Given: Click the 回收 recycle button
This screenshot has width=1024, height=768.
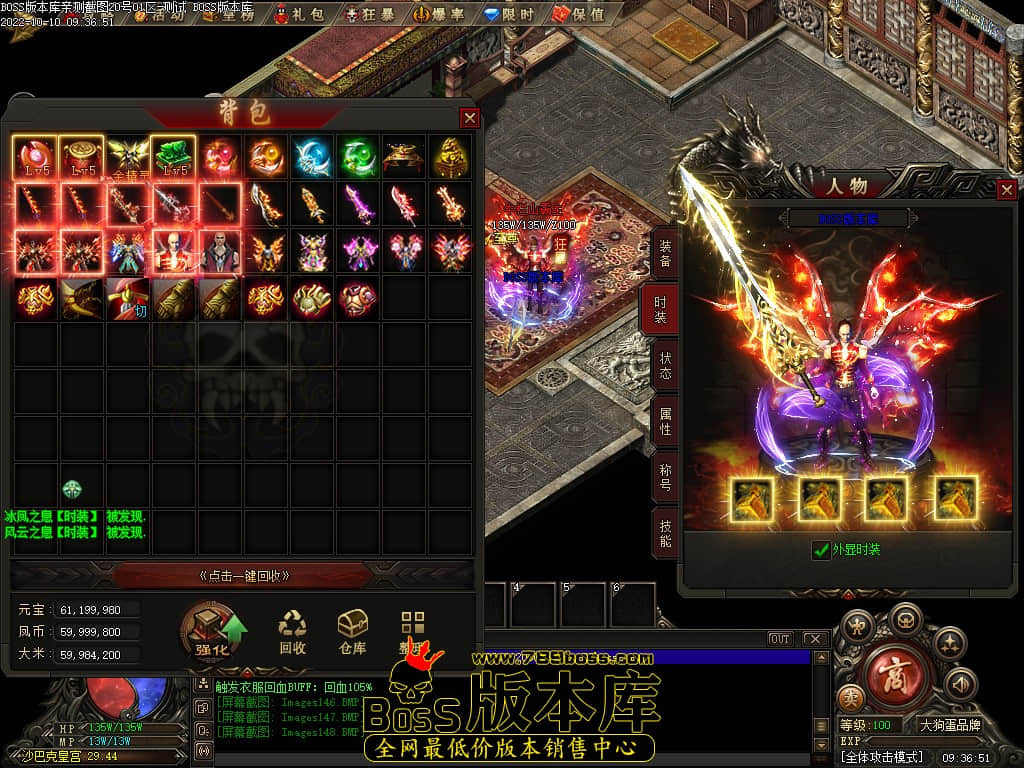Looking at the screenshot, I should [x=293, y=633].
